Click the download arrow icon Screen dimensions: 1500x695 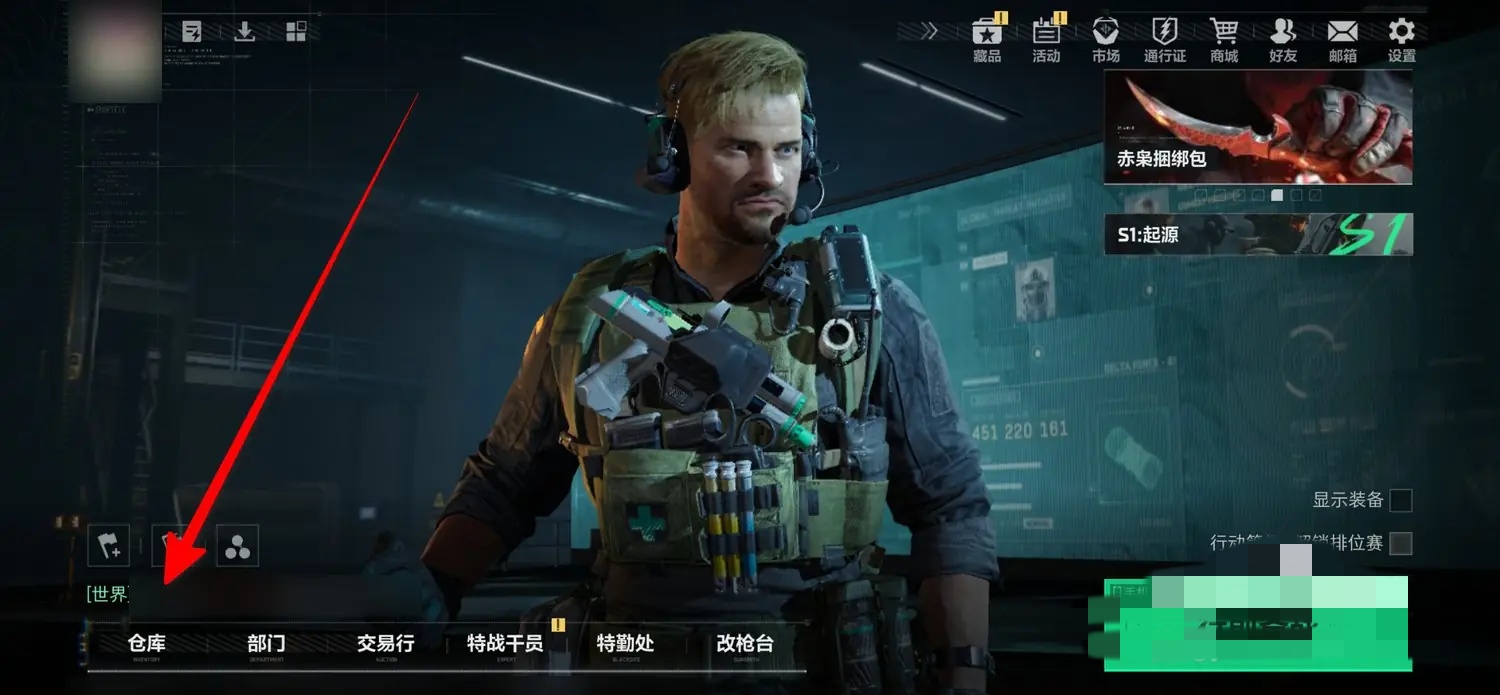point(244,32)
